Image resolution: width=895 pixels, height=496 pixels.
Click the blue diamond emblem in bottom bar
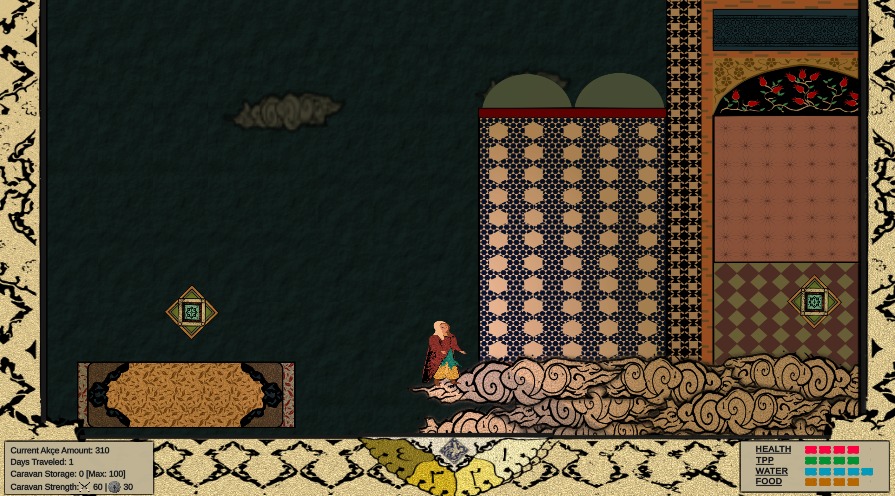(x=453, y=451)
